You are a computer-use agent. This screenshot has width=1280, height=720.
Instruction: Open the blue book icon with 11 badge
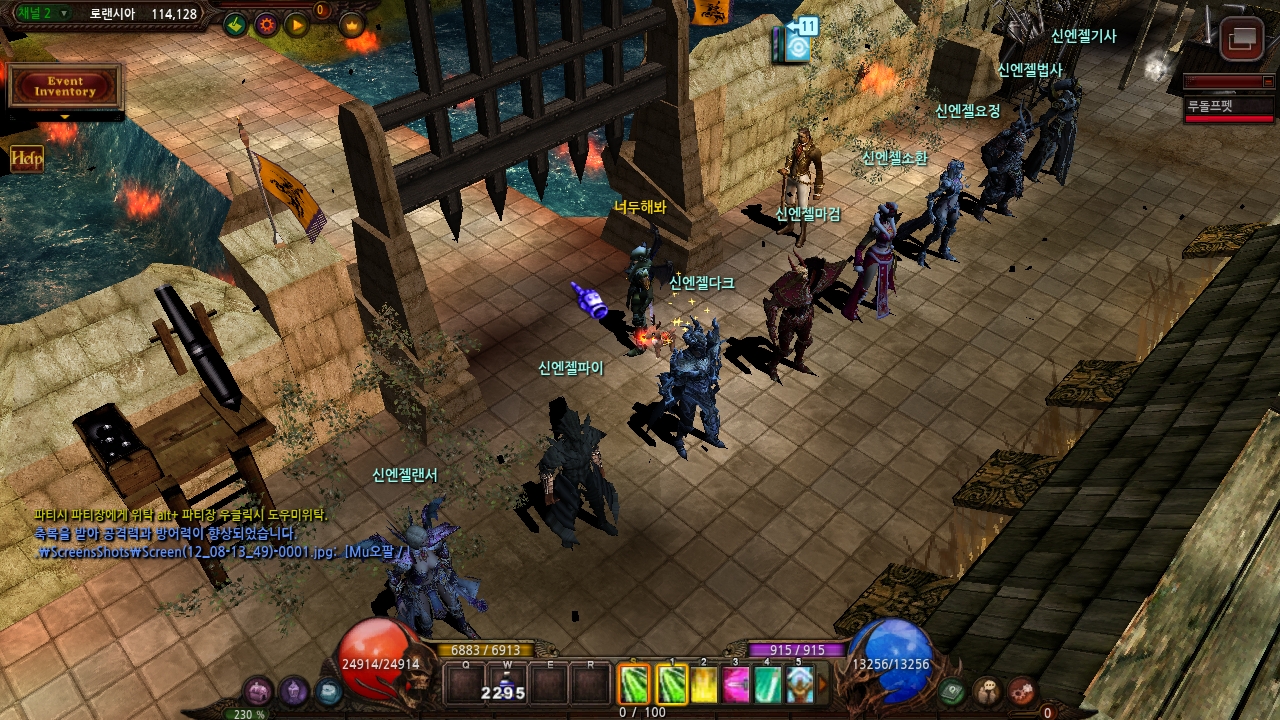(x=797, y=44)
